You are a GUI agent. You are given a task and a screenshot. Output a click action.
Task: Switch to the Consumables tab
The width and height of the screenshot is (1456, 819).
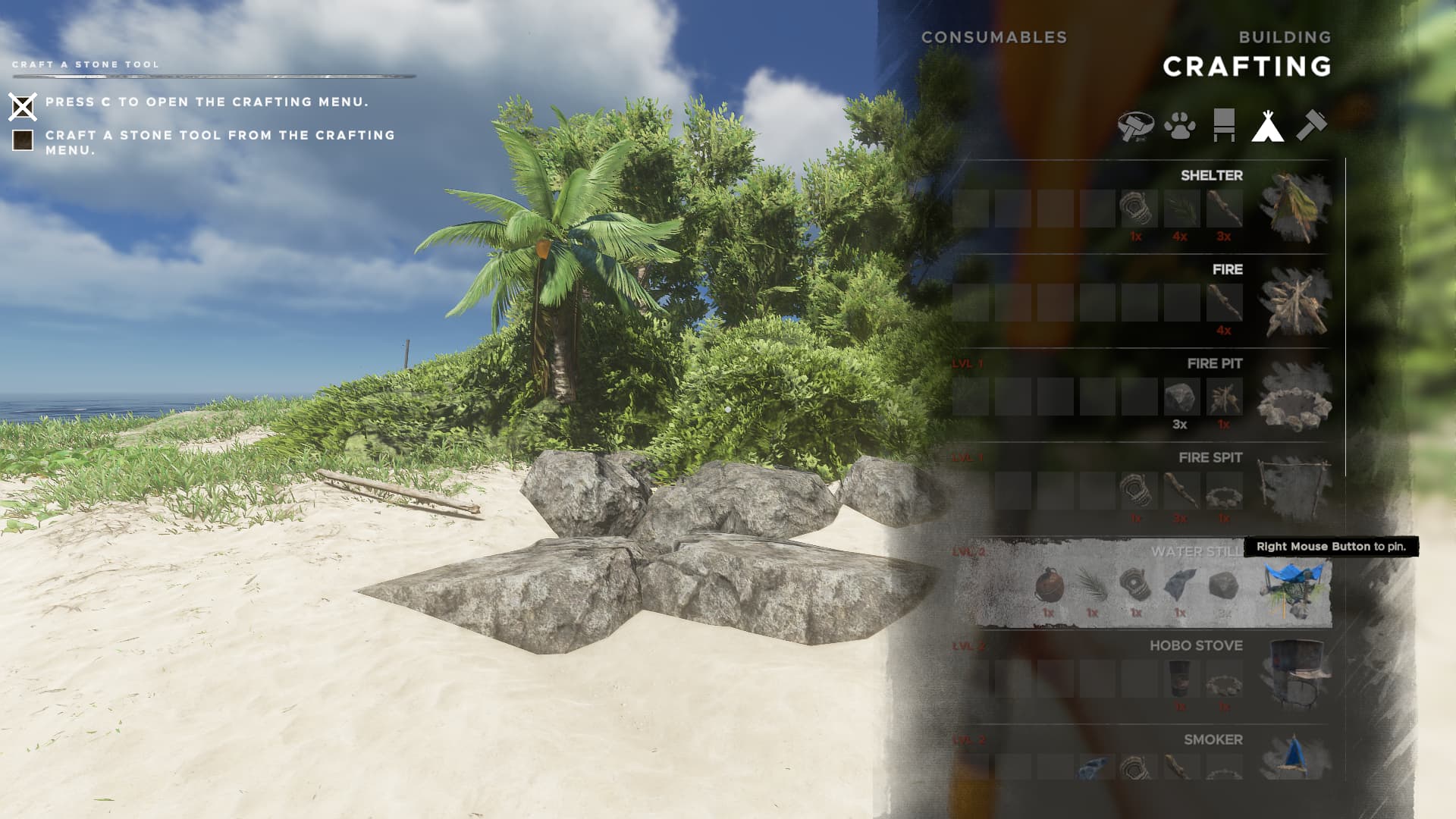click(994, 36)
